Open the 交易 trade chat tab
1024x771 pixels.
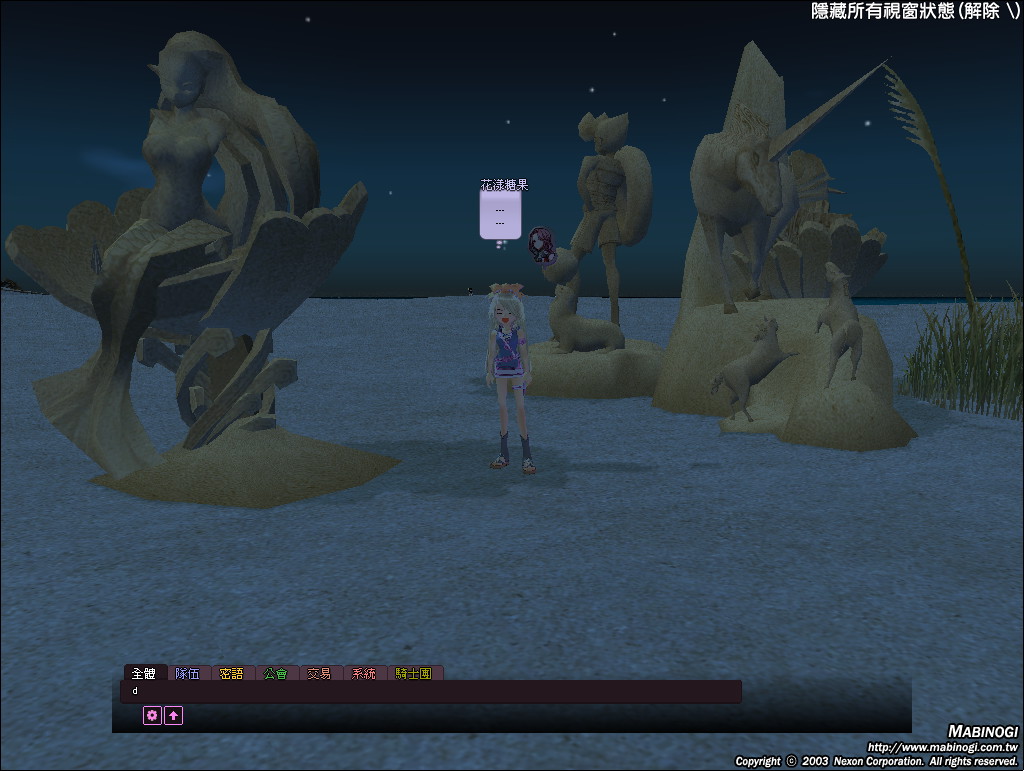click(x=319, y=674)
